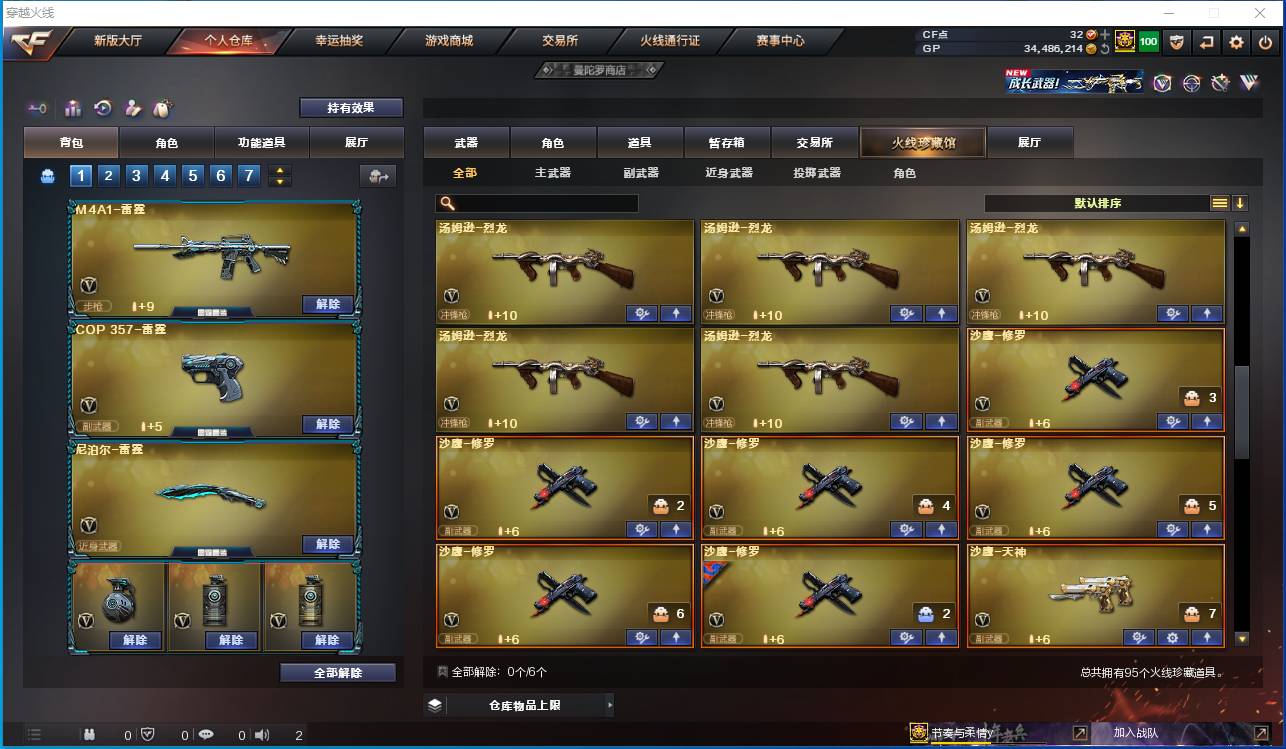Switch to backpack slot 7
This screenshot has height=749, width=1286.
click(248, 175)
